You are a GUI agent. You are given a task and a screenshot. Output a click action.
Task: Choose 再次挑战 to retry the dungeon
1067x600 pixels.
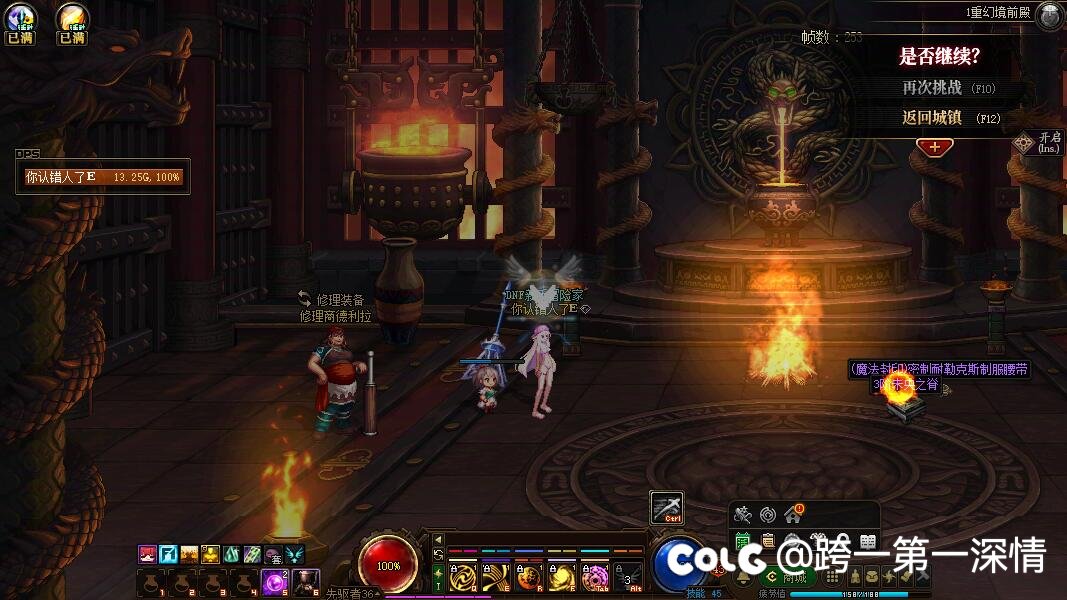(932, 88)
